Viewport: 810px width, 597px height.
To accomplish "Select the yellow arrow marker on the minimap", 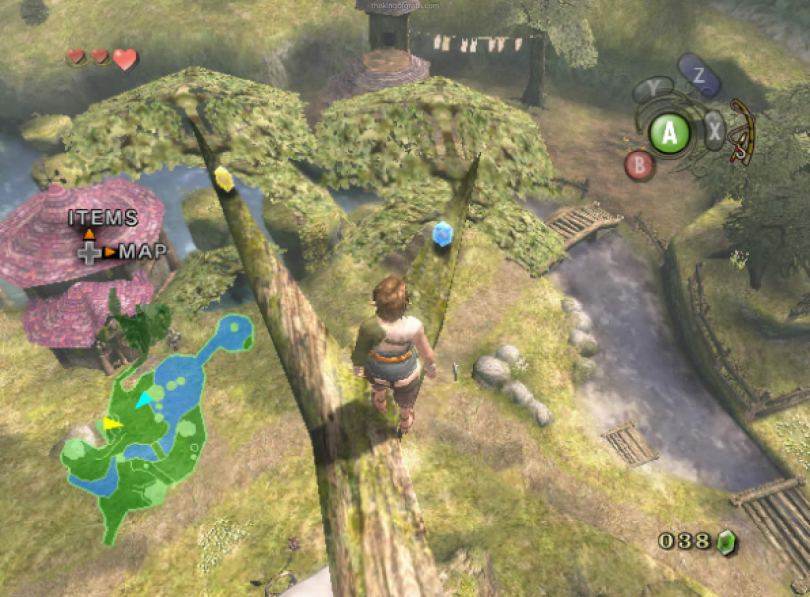I will tap(112, 424).
